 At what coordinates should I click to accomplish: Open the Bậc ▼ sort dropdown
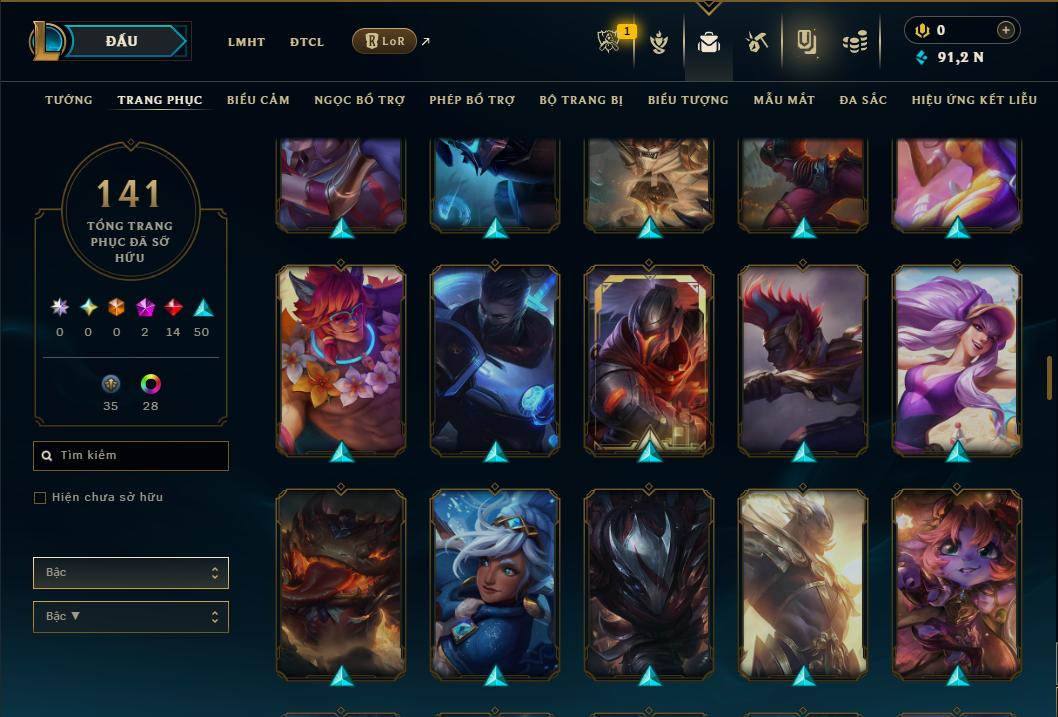[x=131, y=617]
